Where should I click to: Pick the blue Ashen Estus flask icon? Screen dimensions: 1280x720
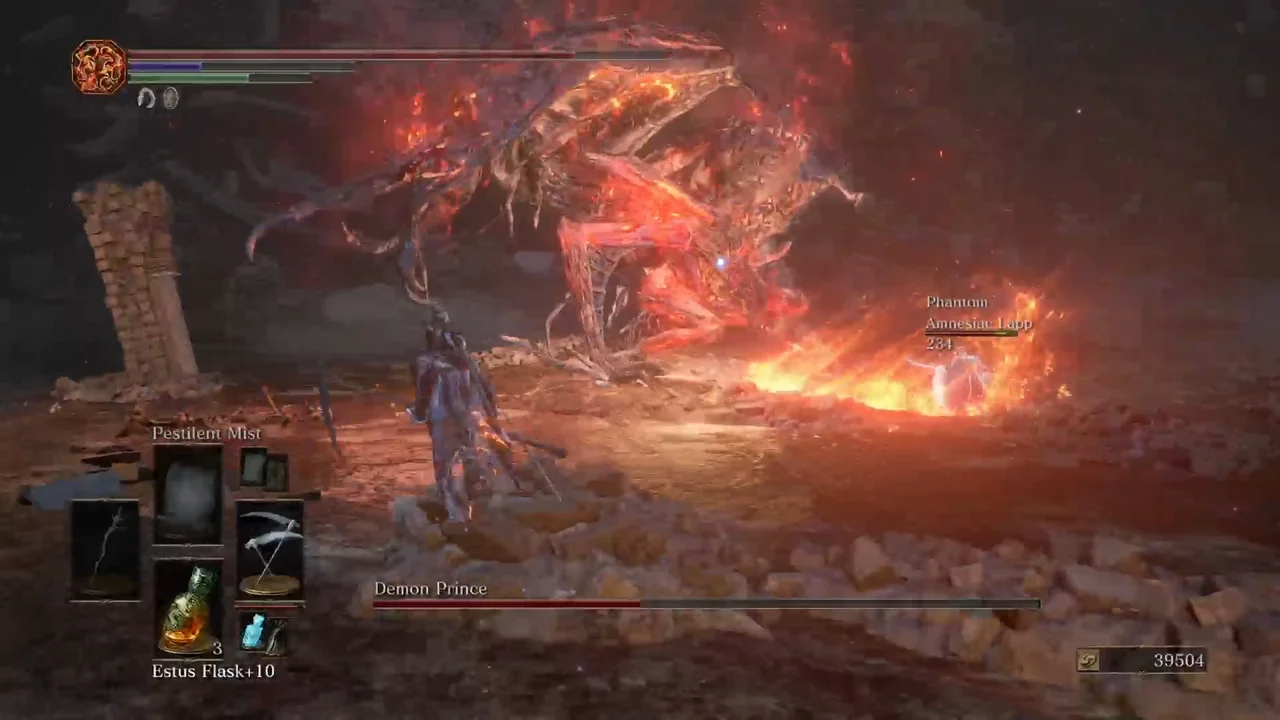pyautogui.click(x=253, y=633)
